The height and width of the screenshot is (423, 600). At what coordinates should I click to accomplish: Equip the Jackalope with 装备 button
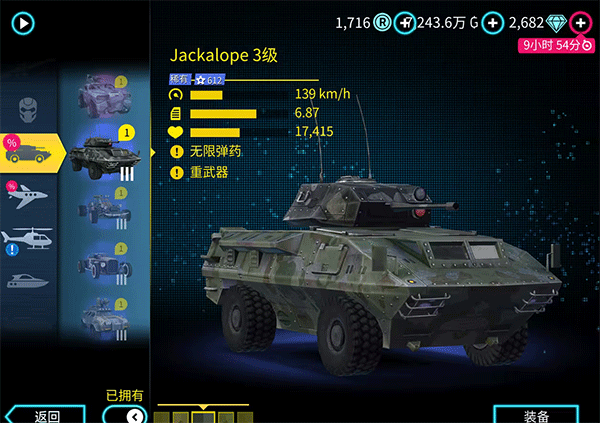click(535, 415)
